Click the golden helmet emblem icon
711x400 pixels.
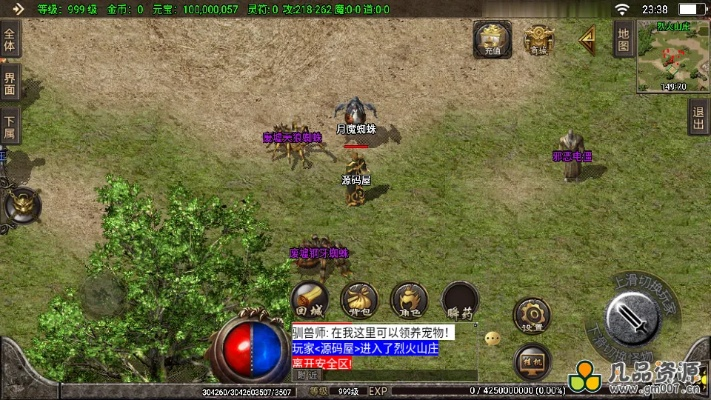(x=21, y=205)
